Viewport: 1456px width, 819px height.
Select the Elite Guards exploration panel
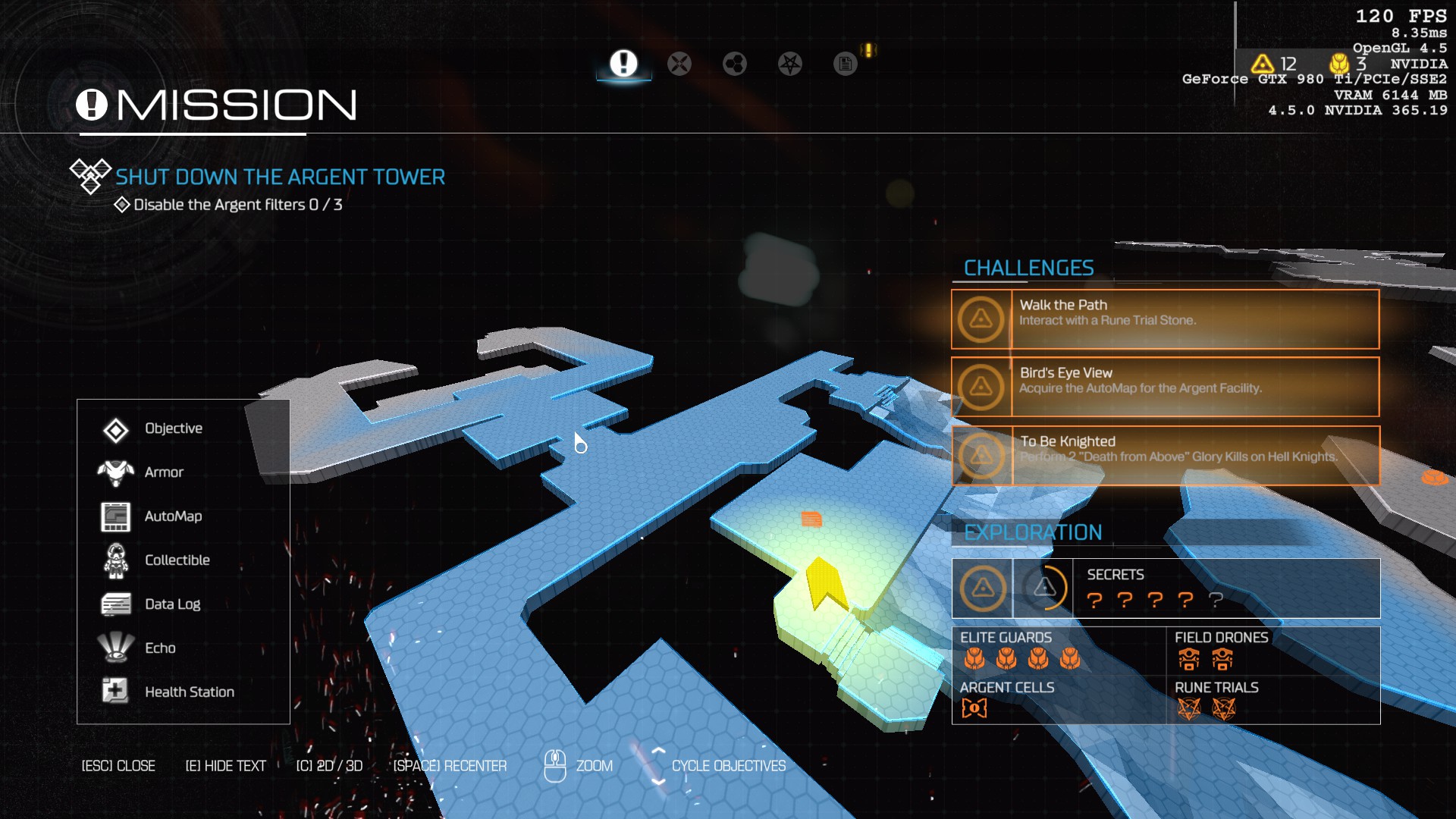pos(1059,651)
